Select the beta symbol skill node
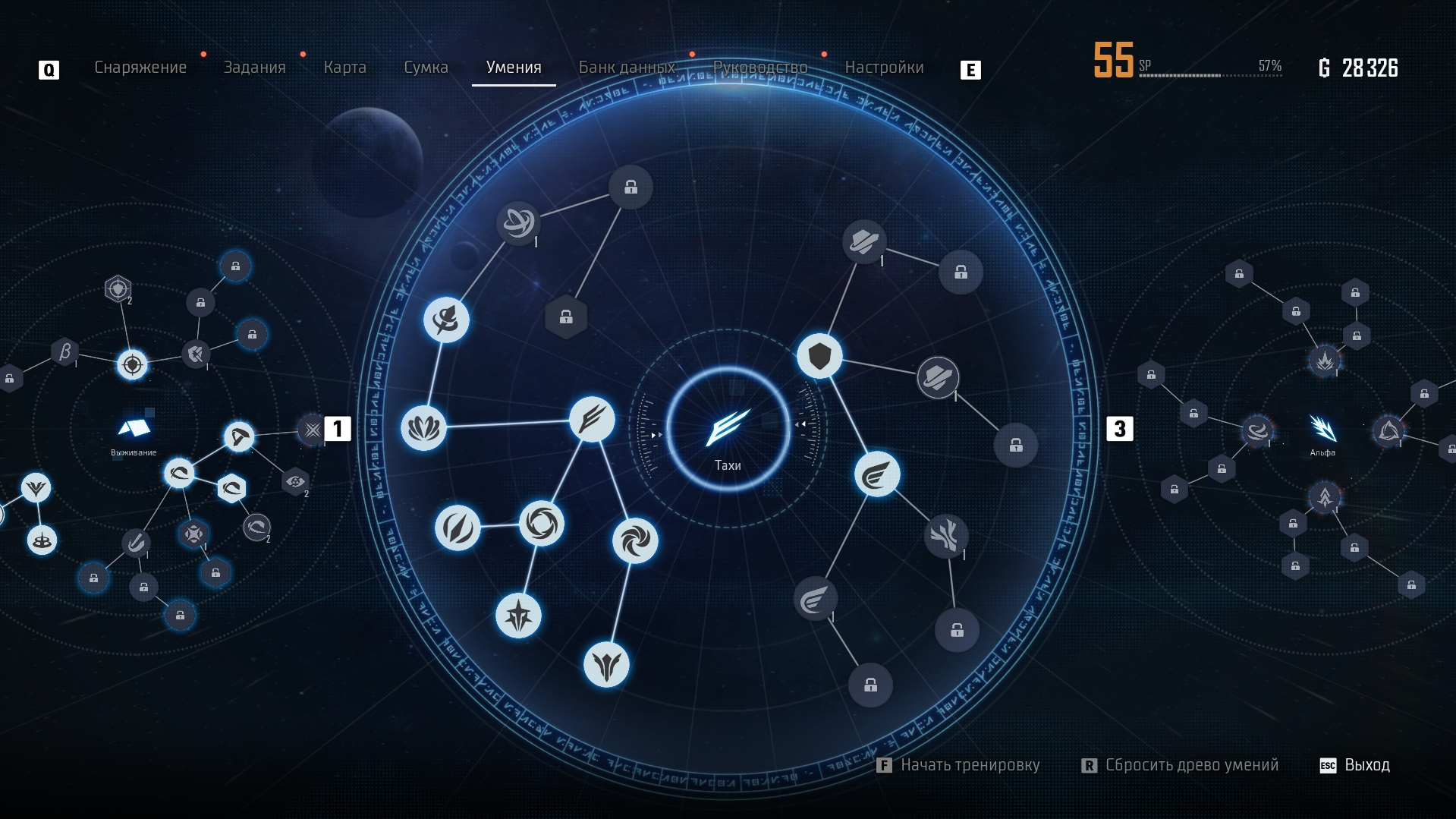Viewport: 1456px width, 819px height. [65, 351]
